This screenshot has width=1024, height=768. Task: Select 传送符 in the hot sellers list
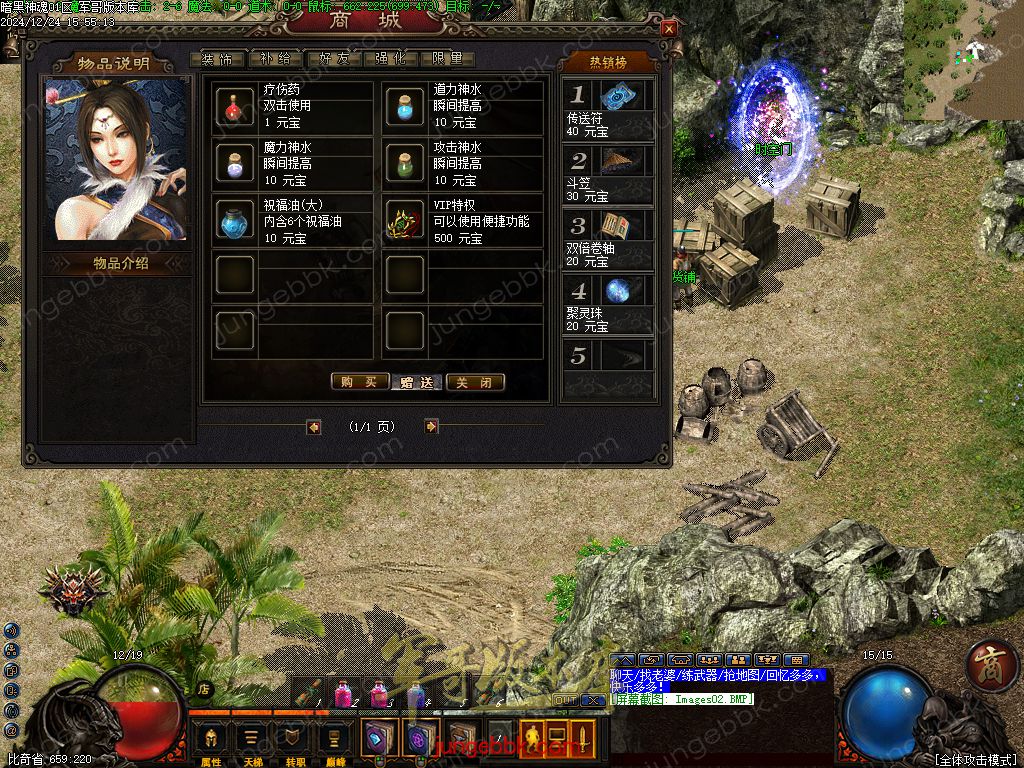(607, 109)
